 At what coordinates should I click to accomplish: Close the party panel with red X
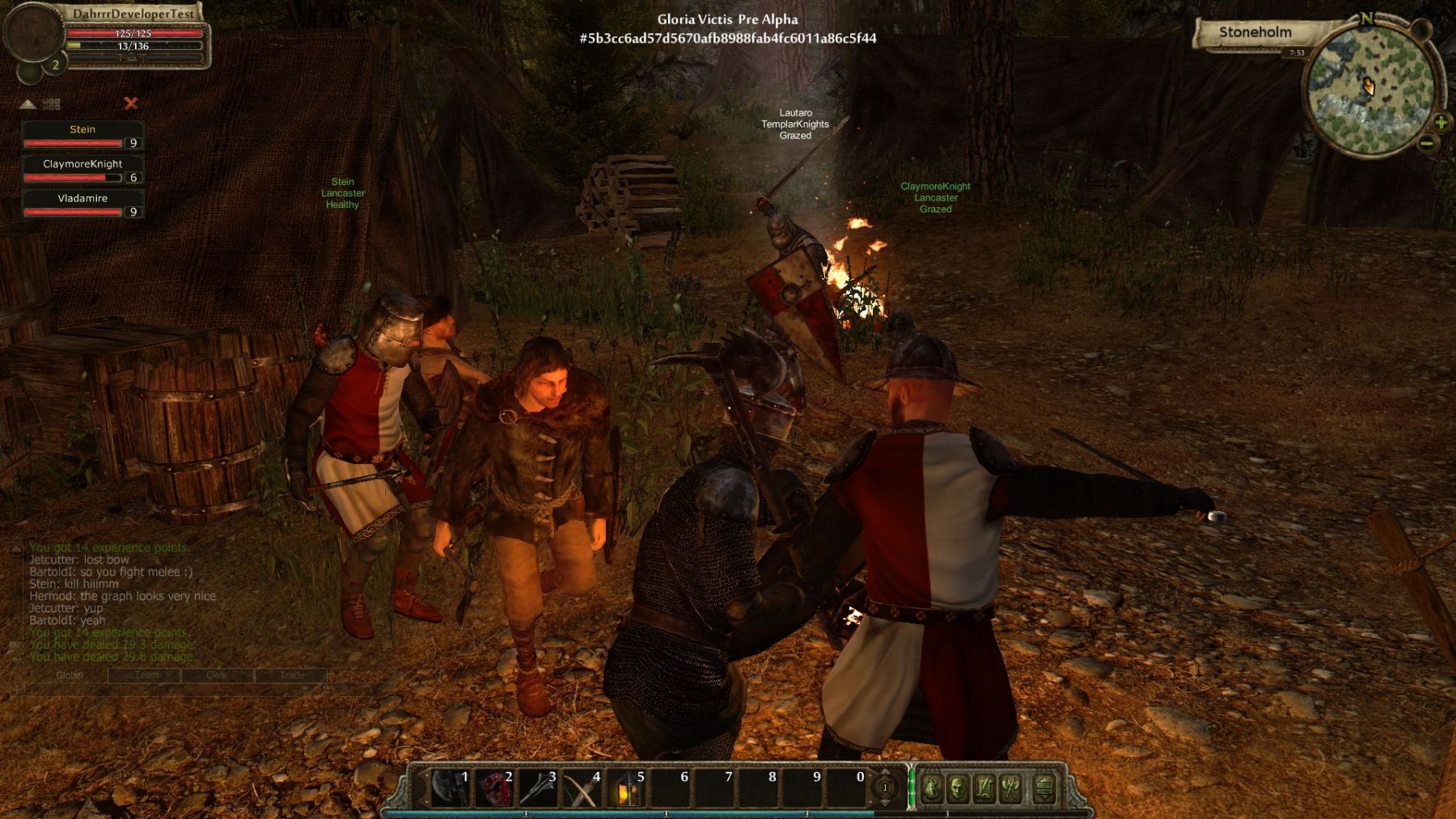(x=131, y=103)
